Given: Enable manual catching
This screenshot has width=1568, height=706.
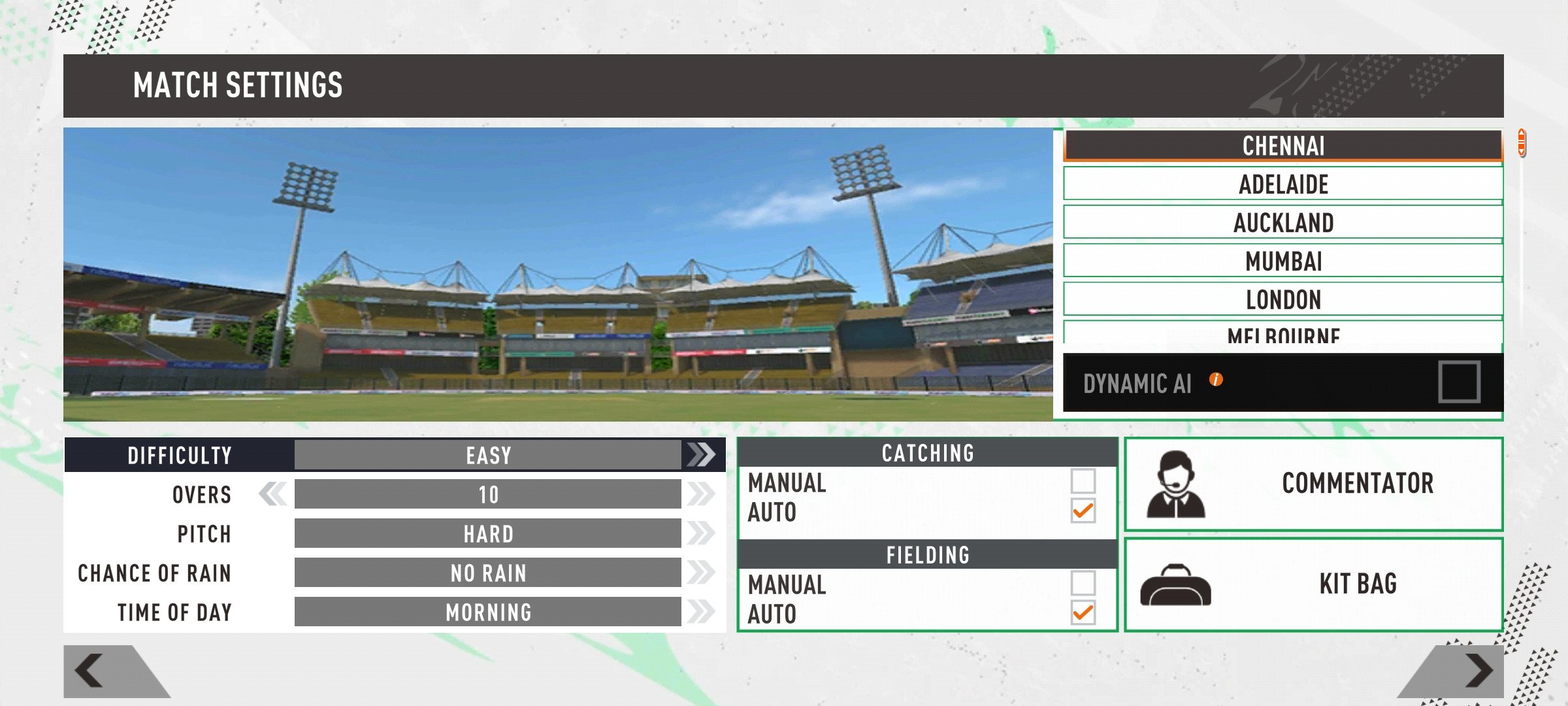Looking at the screenshot, I should [x=1083, y=480].
